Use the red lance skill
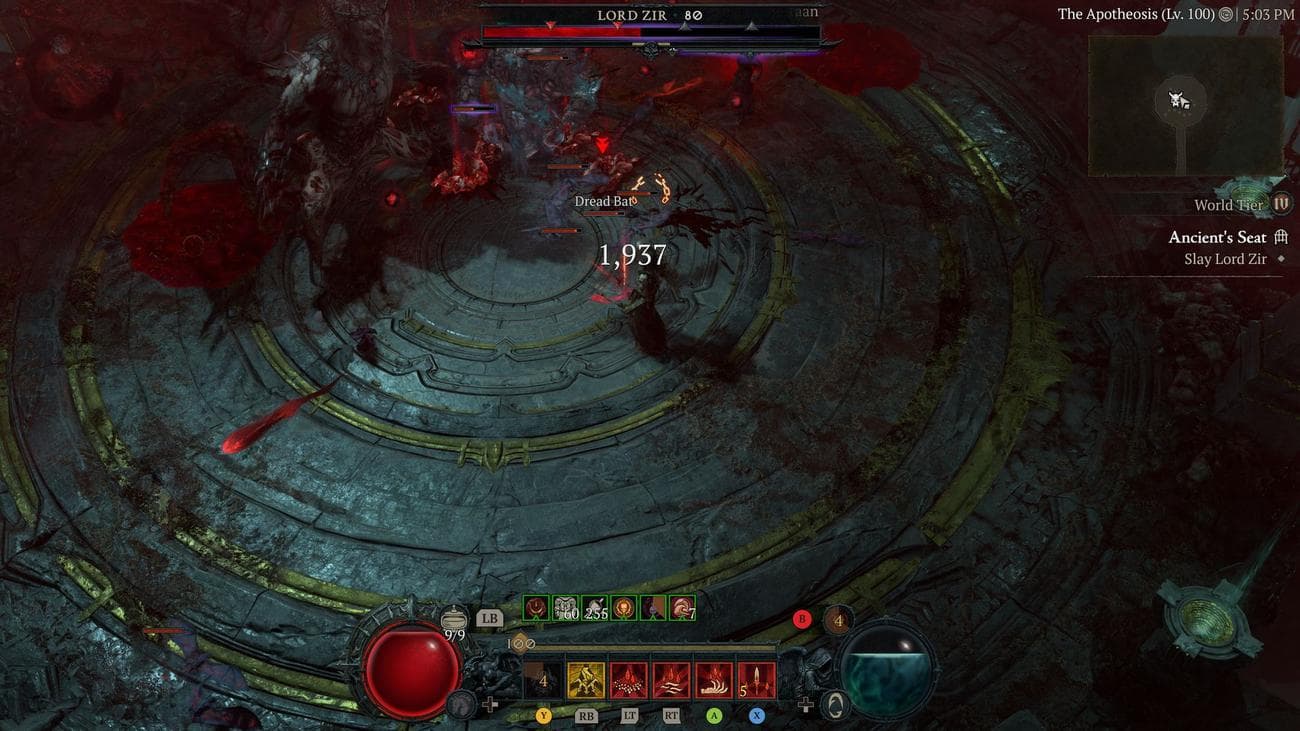The width and height of the screenshot is (1300, 731). click(x=757, y=680)
